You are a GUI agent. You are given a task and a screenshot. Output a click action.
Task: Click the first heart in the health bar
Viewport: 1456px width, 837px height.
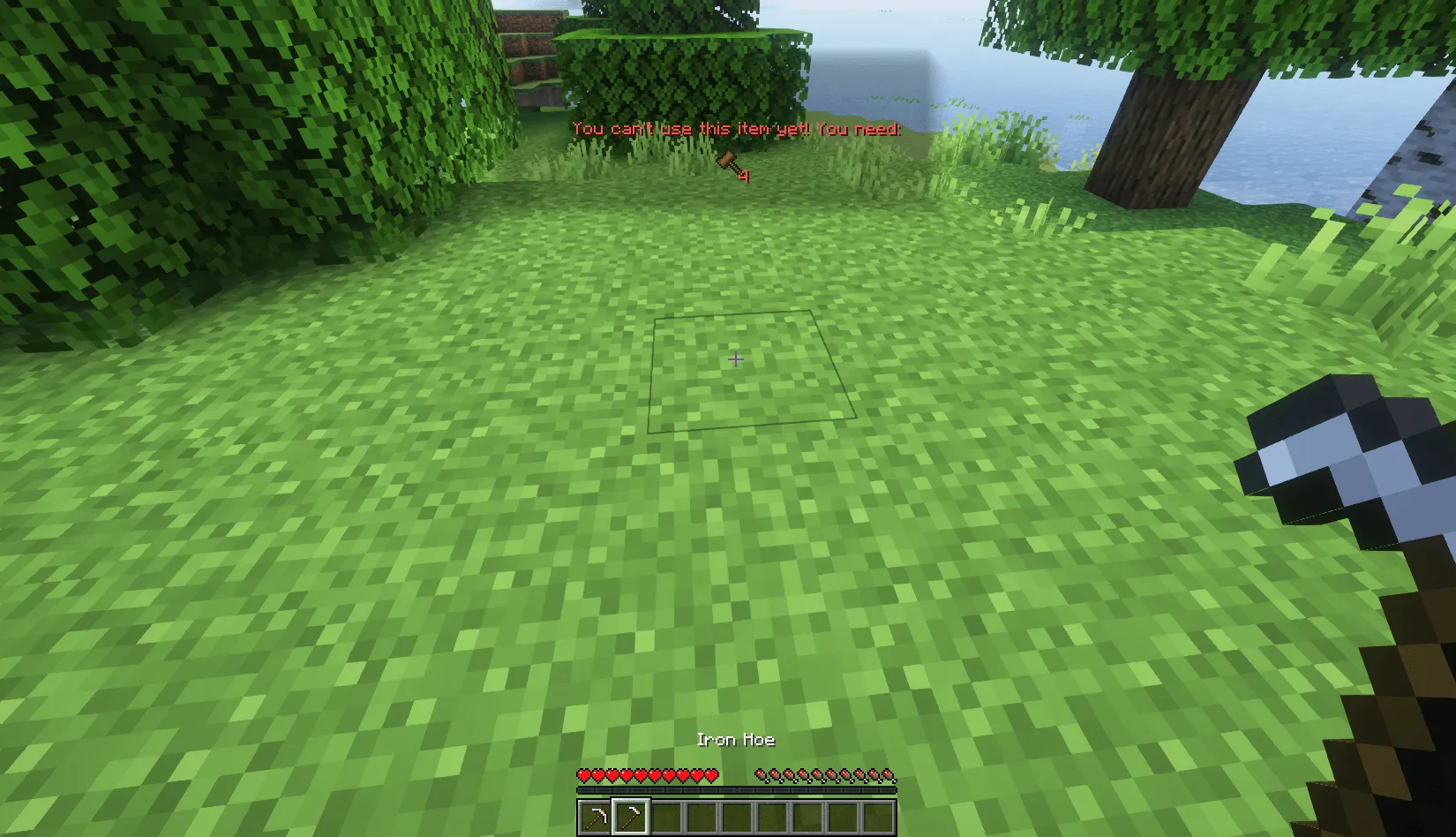pos(584,774)
